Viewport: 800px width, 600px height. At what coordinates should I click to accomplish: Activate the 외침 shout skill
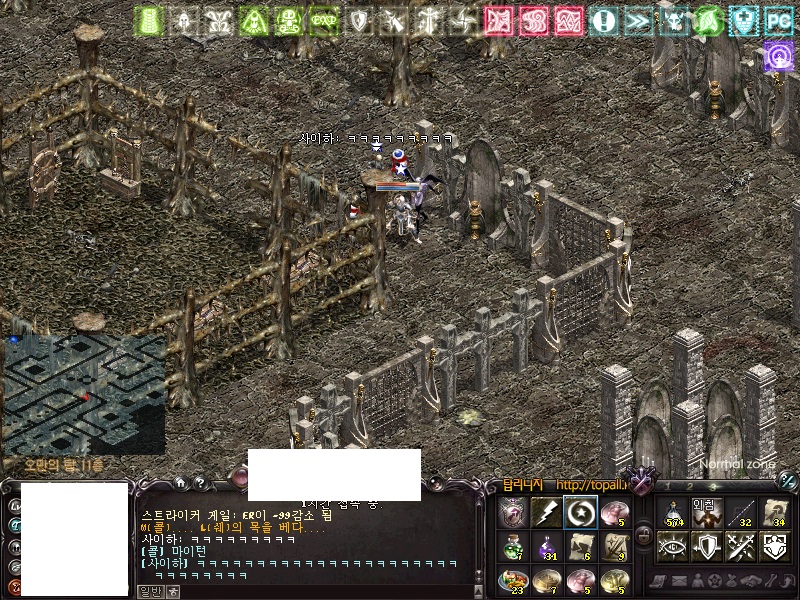click(x=707, y=513)
